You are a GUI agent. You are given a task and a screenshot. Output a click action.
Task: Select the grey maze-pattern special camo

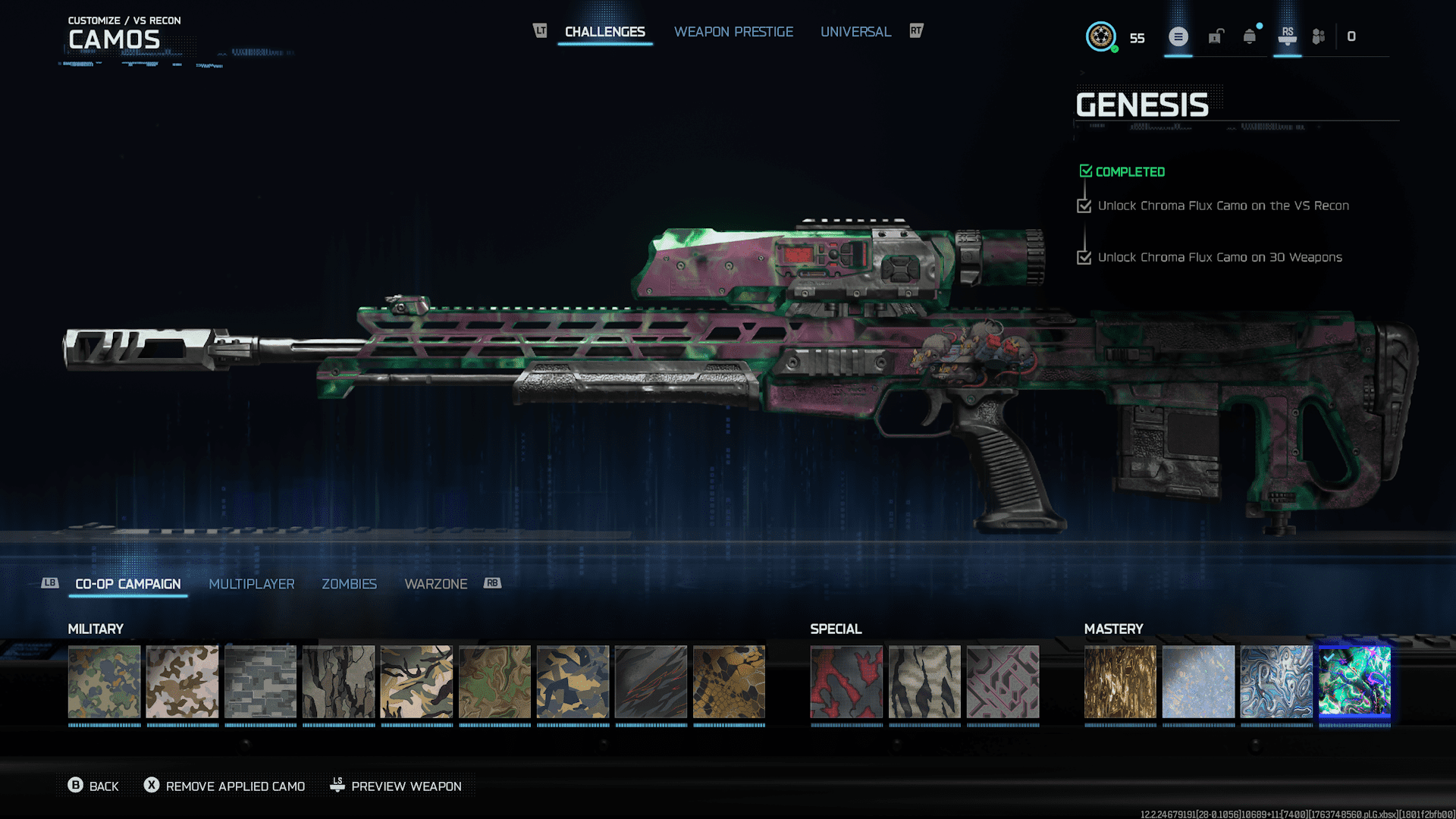click(1003, 682)
